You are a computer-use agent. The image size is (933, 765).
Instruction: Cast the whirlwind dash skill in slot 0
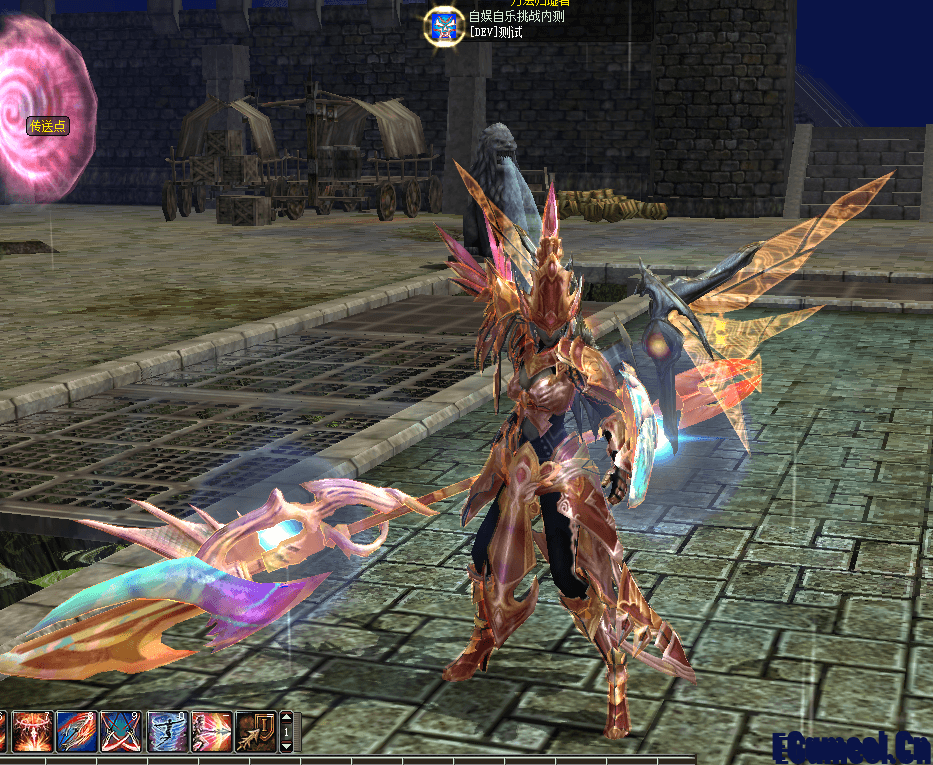click(x=166, y=731)
